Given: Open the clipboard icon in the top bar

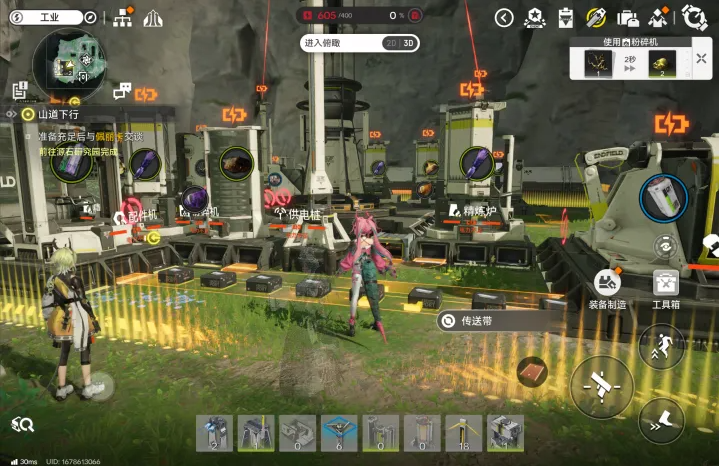Looking at the screenshot, I should pyautogui.click(x=565, y=17).
